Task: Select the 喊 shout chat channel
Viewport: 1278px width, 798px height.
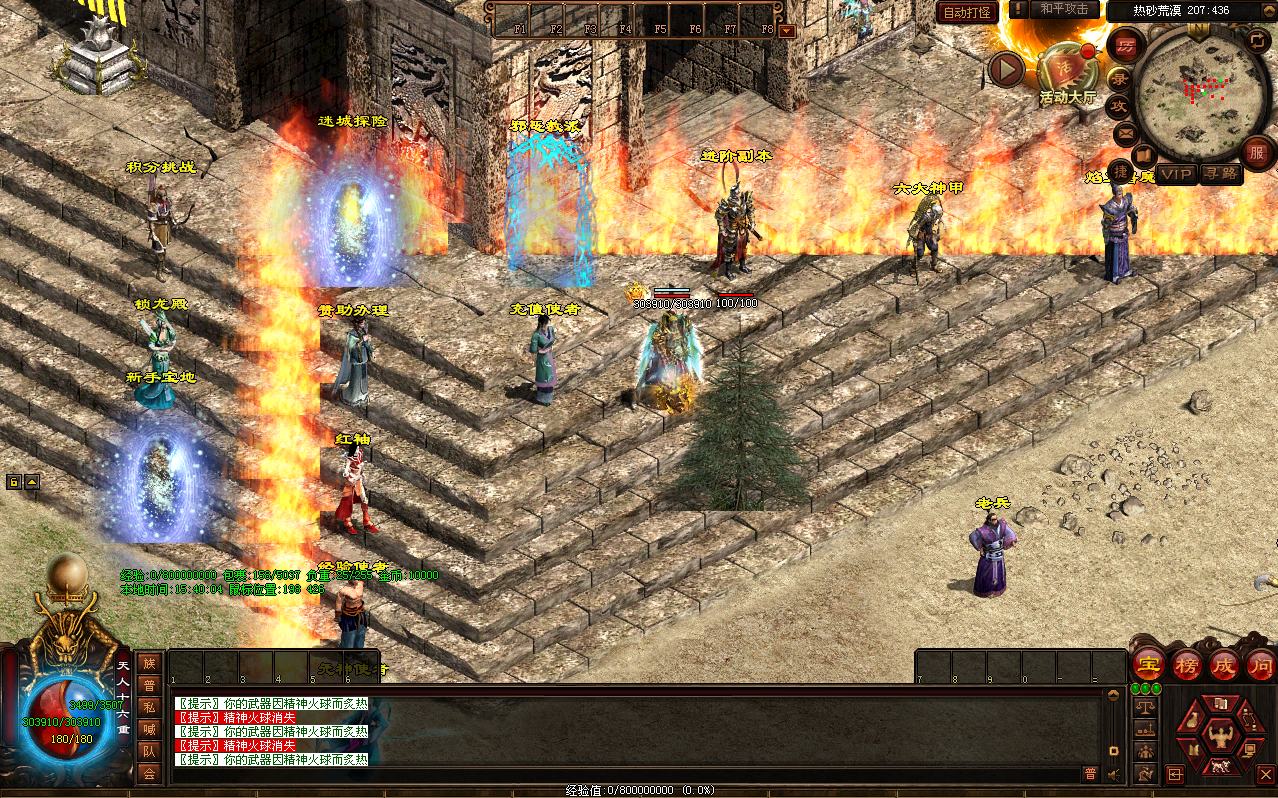Action: tap(149, 729)
